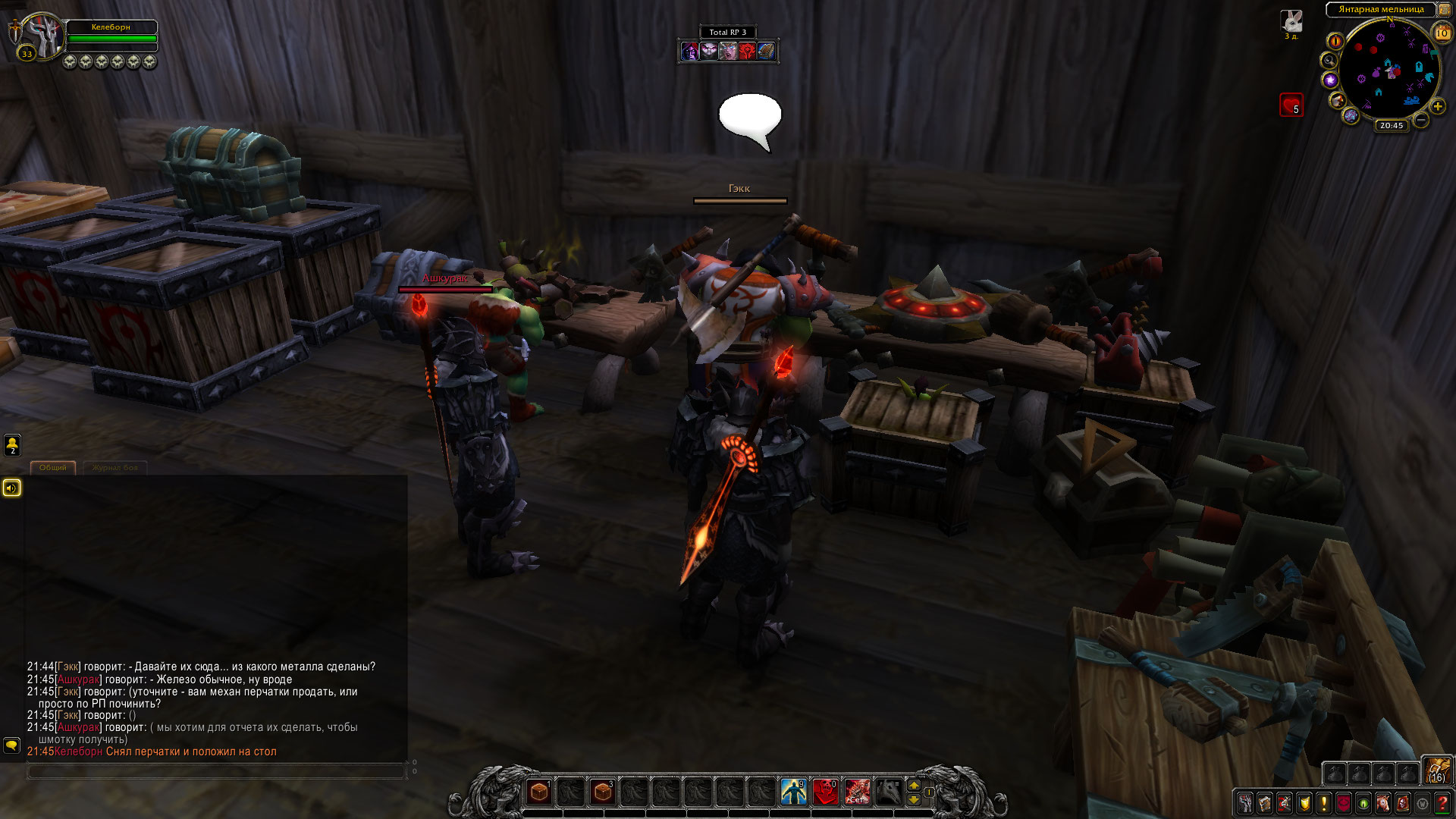Open the help menu red question mark

coord(1442,803)
